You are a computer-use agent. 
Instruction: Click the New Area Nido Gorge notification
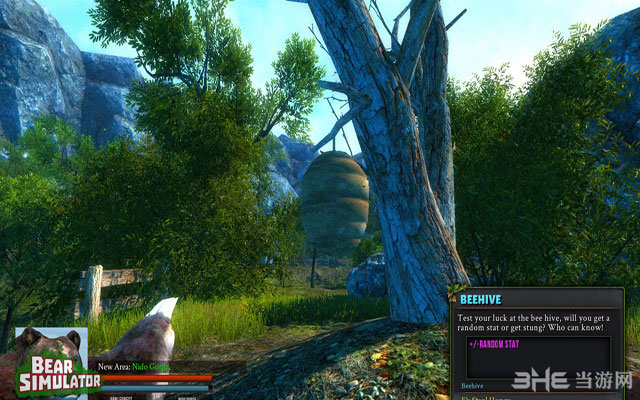click(x=136, y=368)
